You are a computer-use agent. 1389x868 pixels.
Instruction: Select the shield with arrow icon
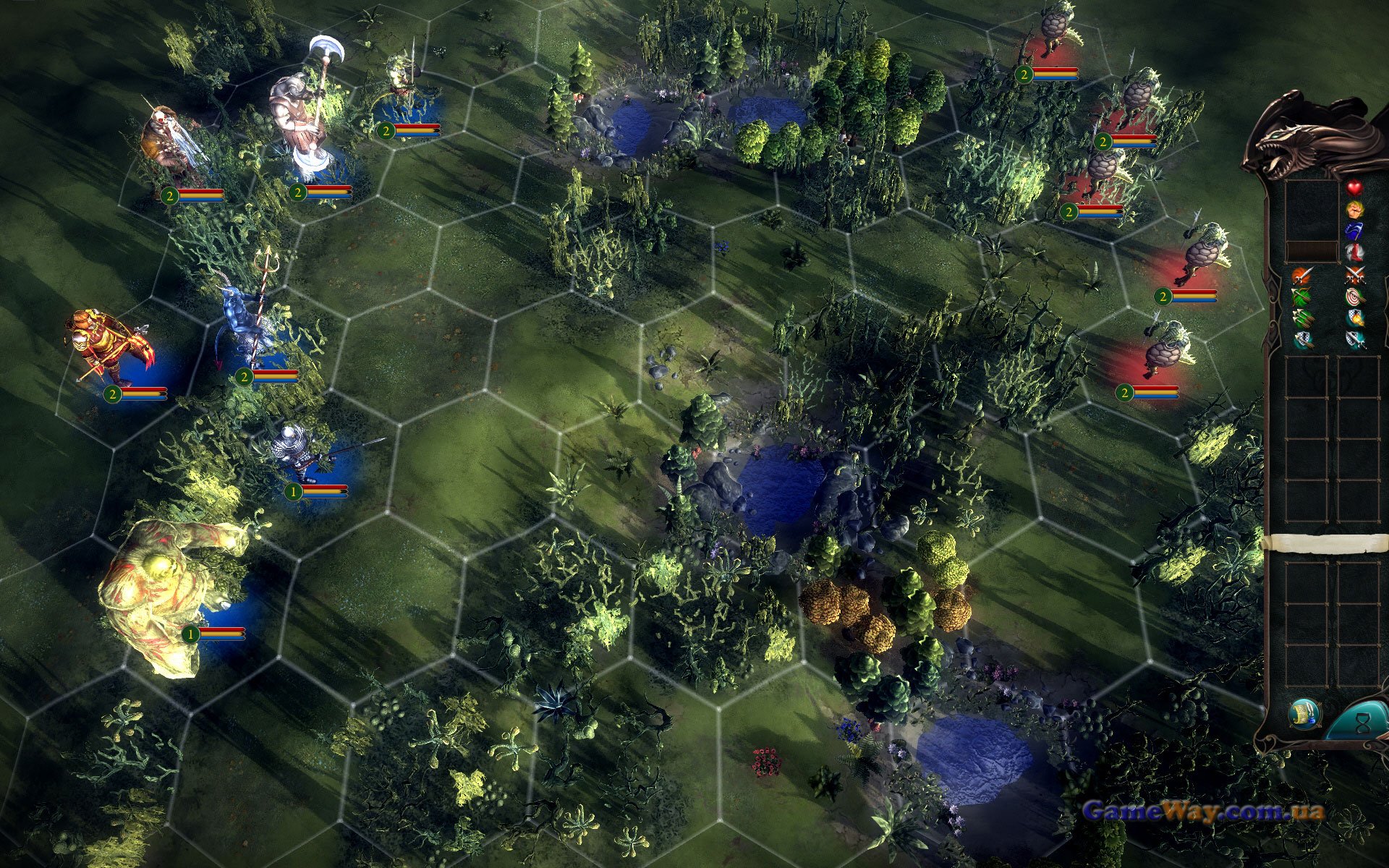click(1301, 340)
